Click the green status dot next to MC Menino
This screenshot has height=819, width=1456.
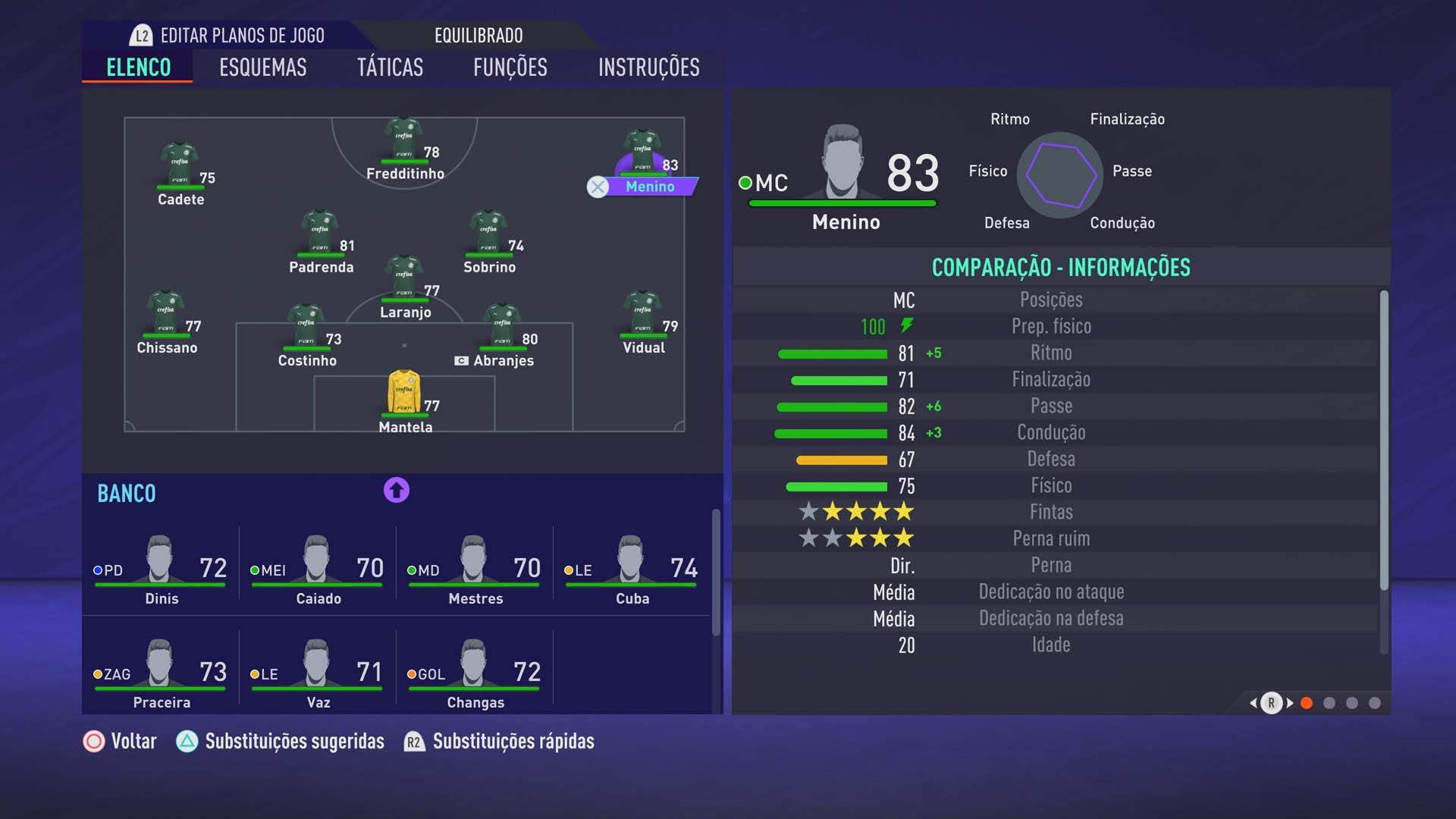[744, 183]
